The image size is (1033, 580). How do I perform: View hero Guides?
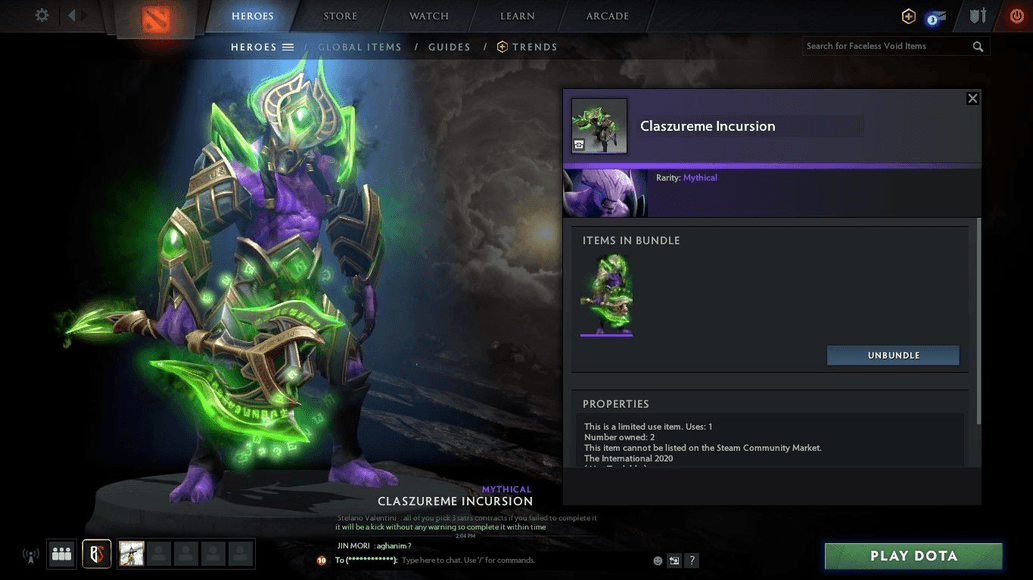coord(449,47)
